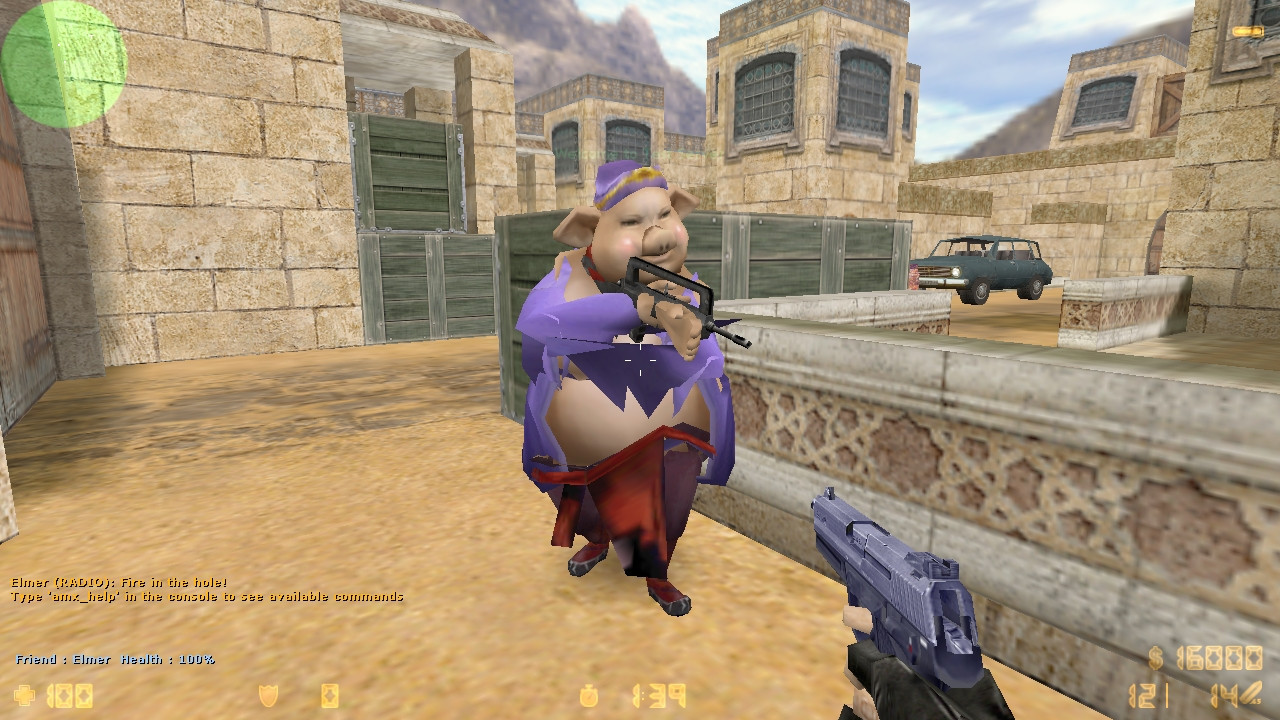Click the reserve ammo count 14
Screen dimensions: 1280x720
tap(1225, 695)
